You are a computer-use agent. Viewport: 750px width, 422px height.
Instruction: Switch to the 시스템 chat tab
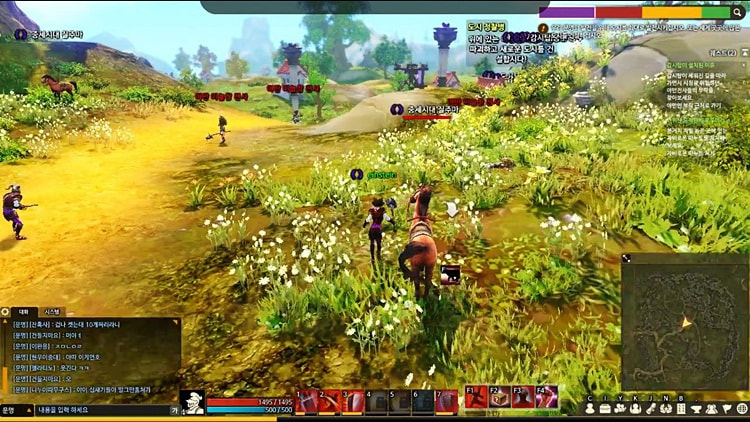pyautogui.click(x=52, y=312)
